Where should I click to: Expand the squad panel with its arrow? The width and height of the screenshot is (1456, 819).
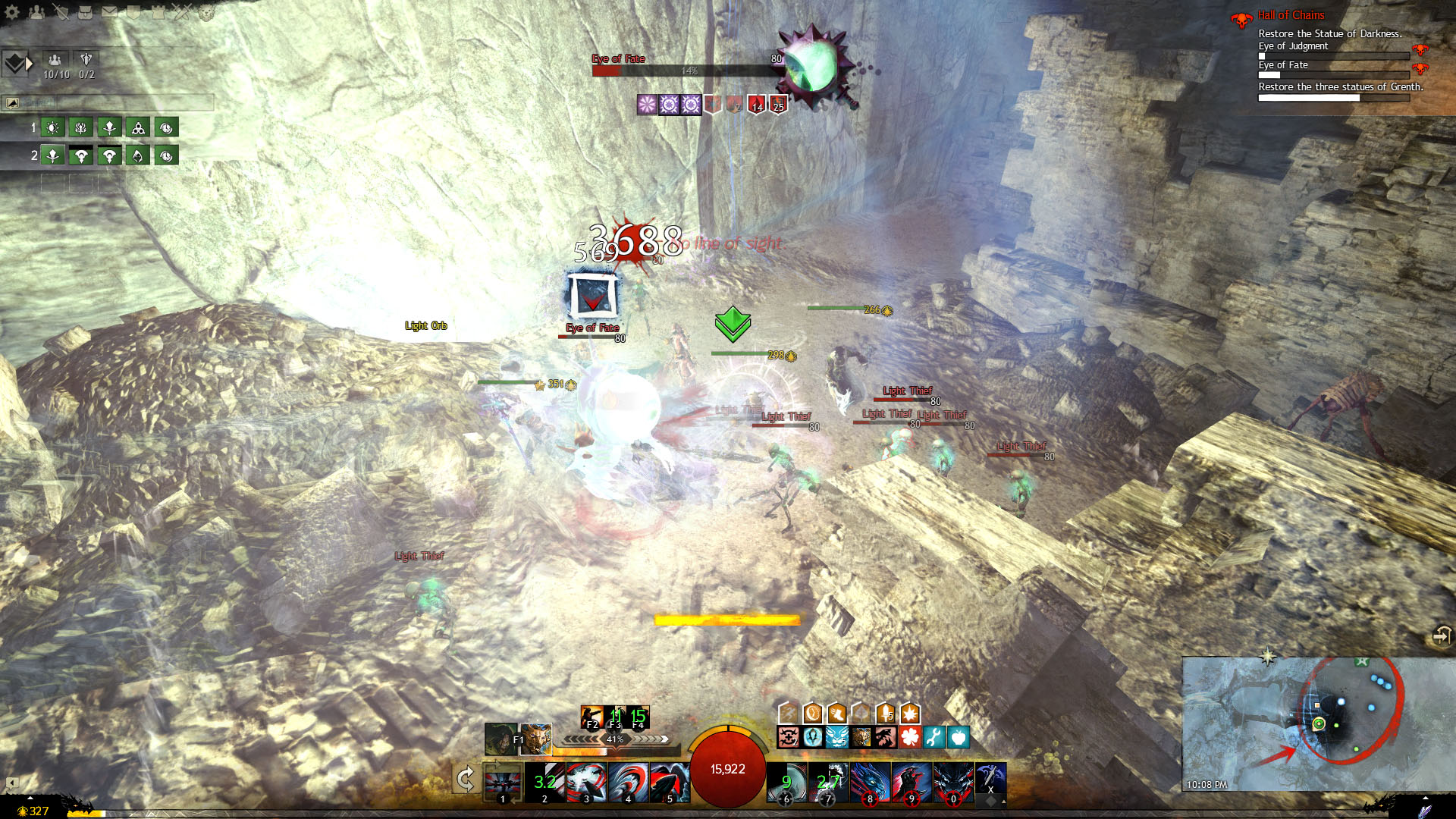[30, 64]
